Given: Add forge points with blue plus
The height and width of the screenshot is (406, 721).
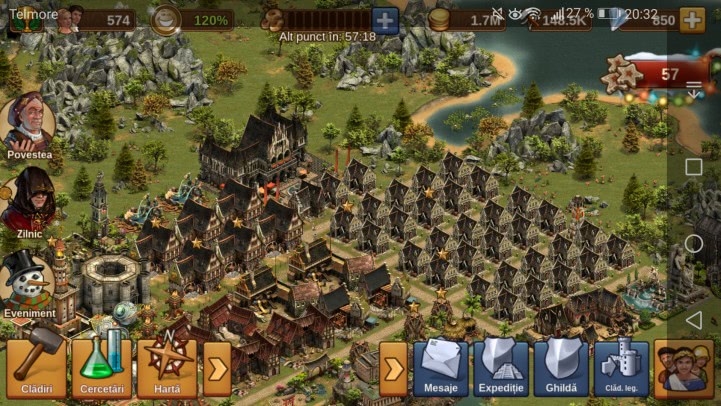Looking at the screenshot, I should tap(385, 19).
